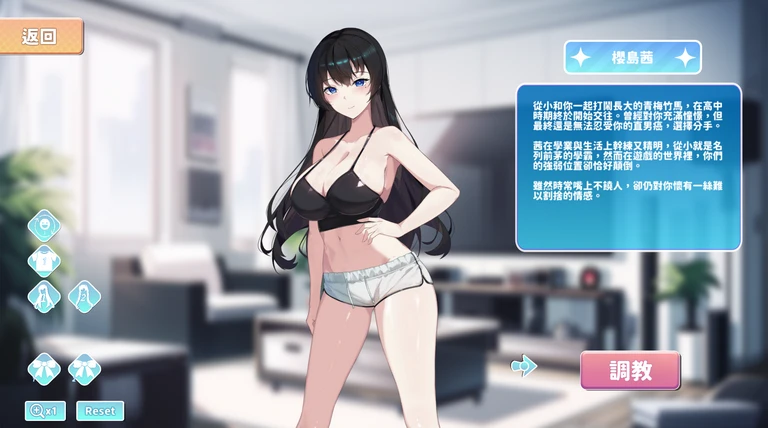The image size is (768, 428).
Task: Pick hairstyle option number 1
Action: (44, 297)
